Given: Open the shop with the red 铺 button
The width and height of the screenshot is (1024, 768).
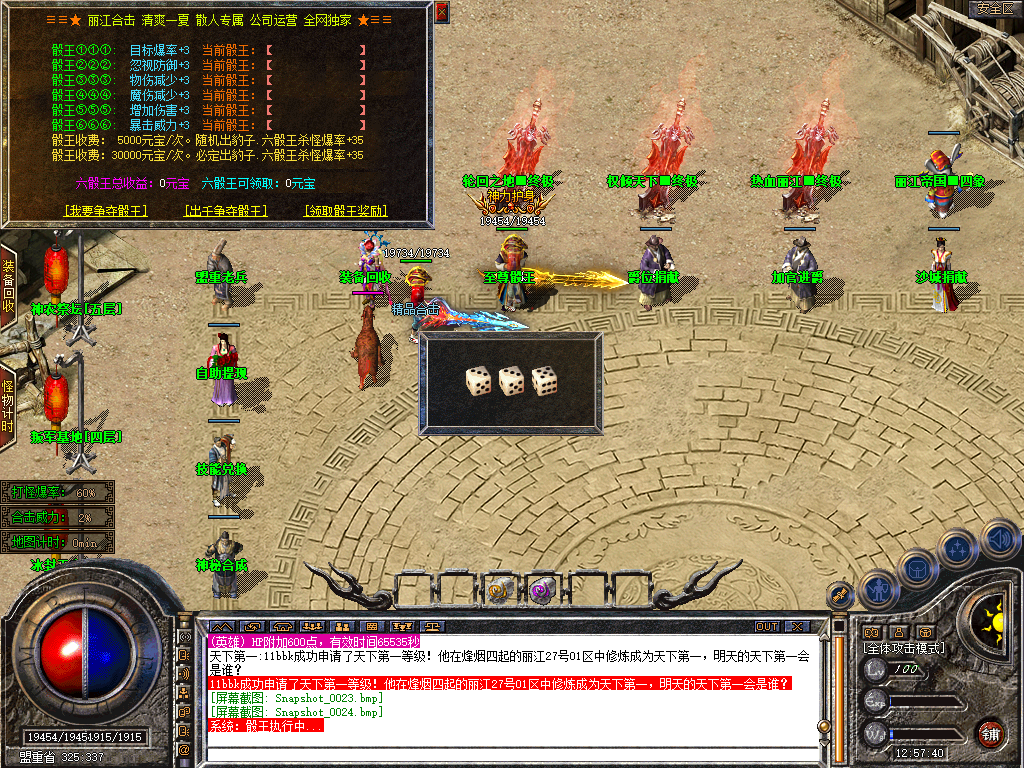Looking at the screenshot, I should point(991,733).
